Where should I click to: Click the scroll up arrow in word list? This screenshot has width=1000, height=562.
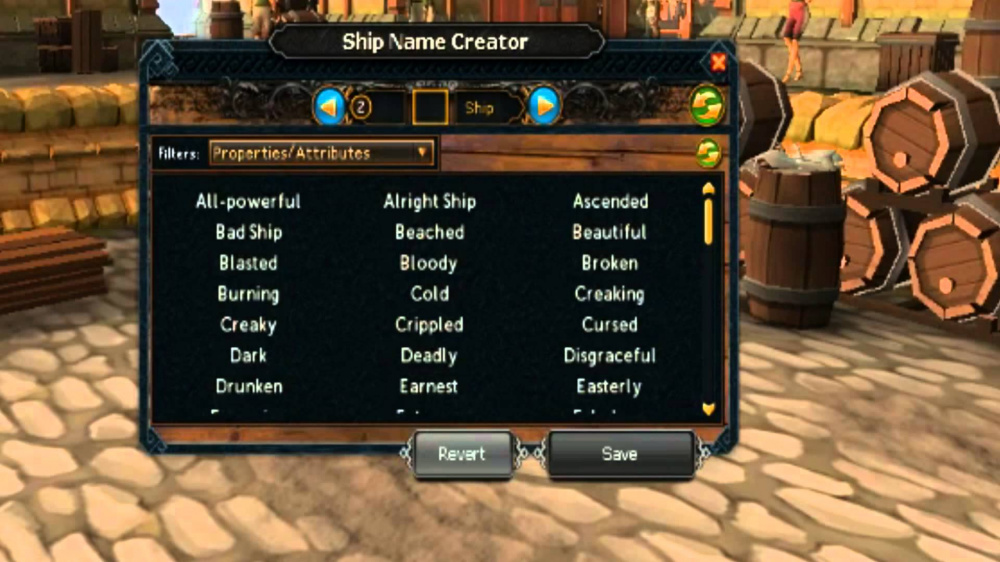pyautogui.click(x=709, y=188)
